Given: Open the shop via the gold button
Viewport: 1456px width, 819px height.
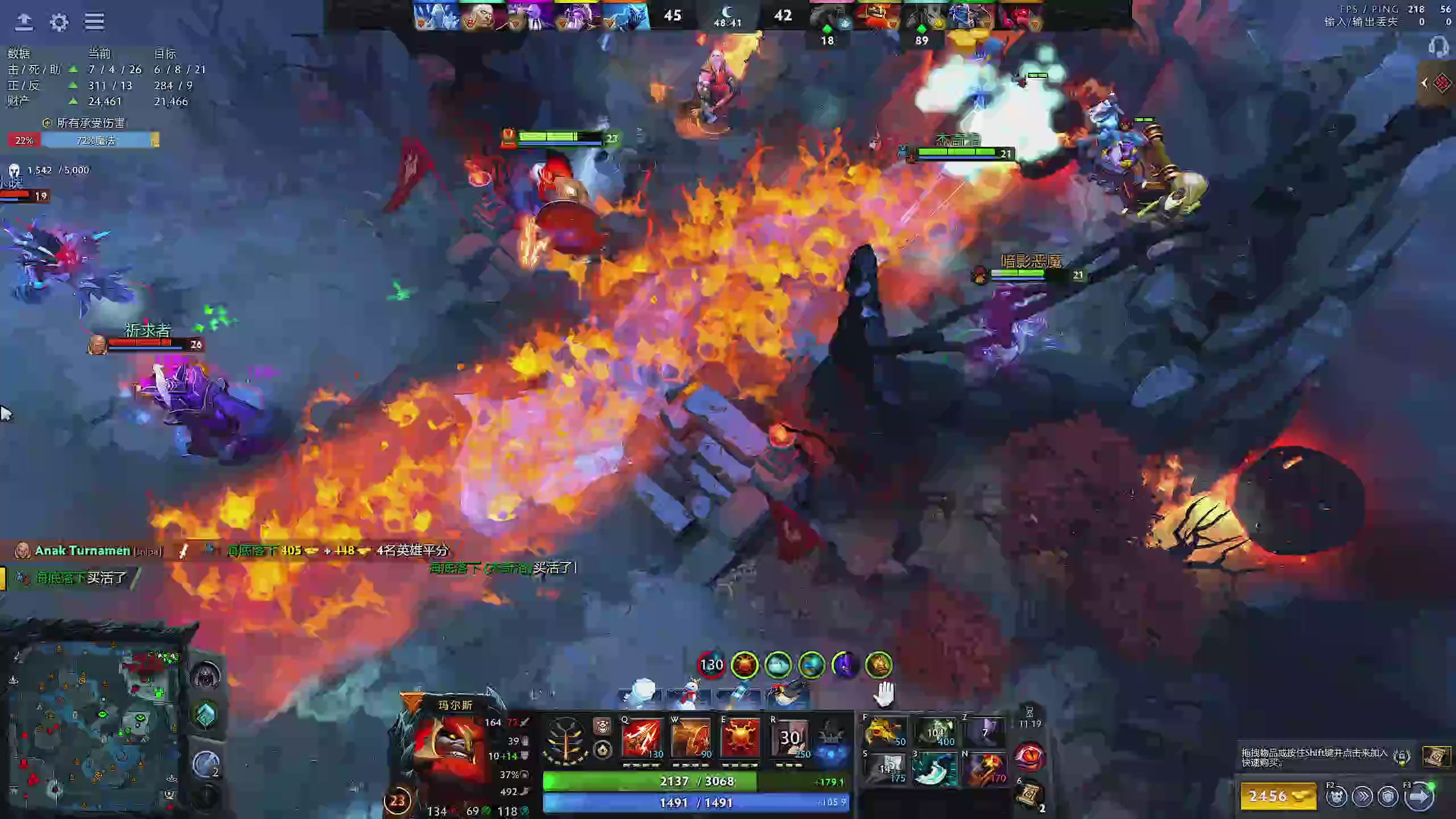Looking at the screenshot, I should [x=1278, y=796].
